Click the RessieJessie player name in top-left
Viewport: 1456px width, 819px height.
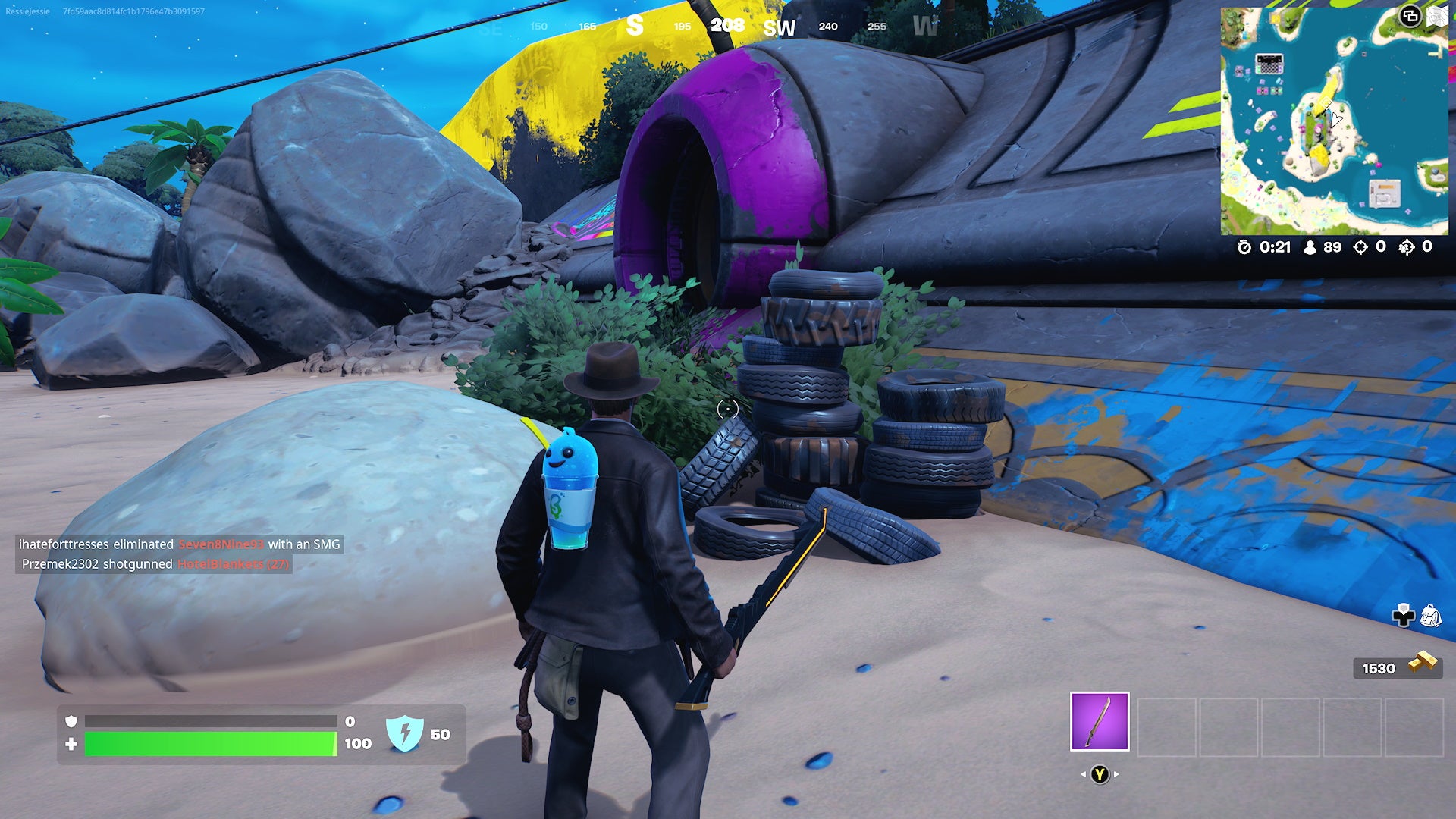click(27, 11)
